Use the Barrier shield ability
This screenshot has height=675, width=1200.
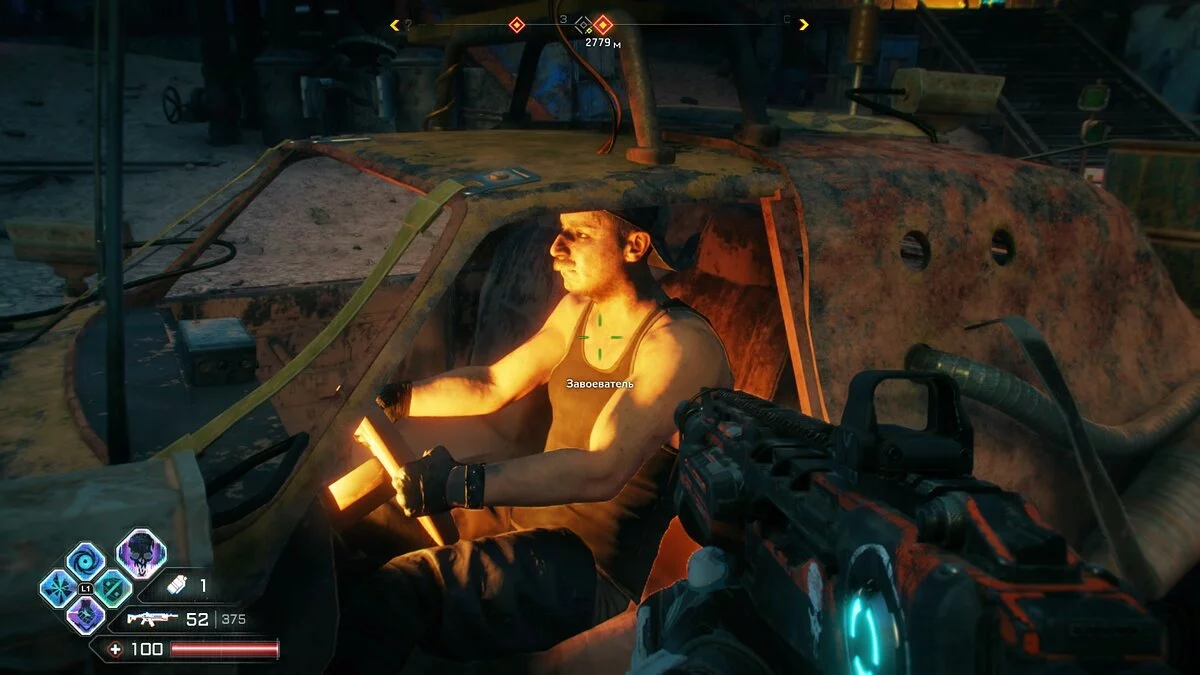coord(112,588)
